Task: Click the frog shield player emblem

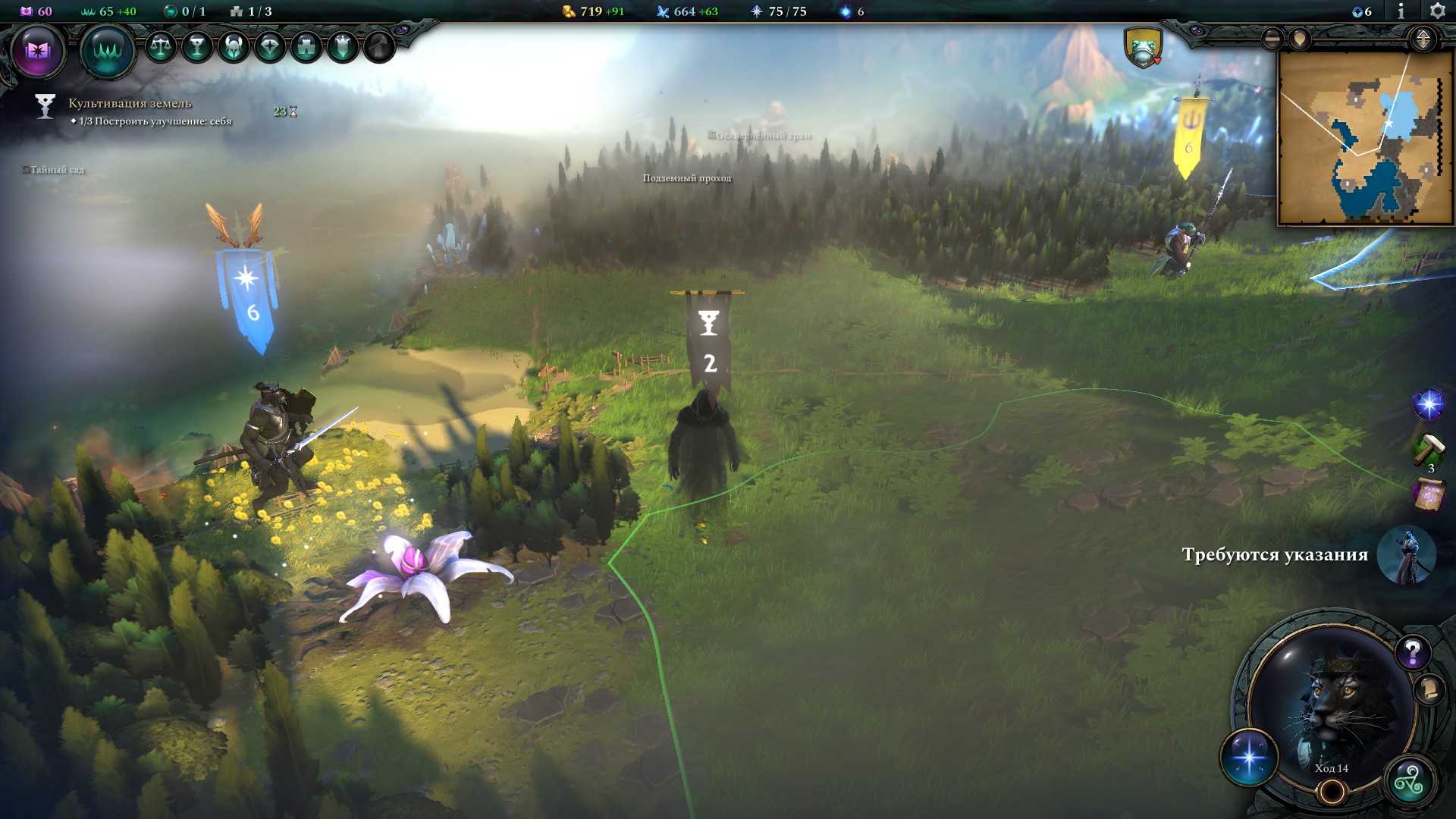Action: (x=1143, y=47)
